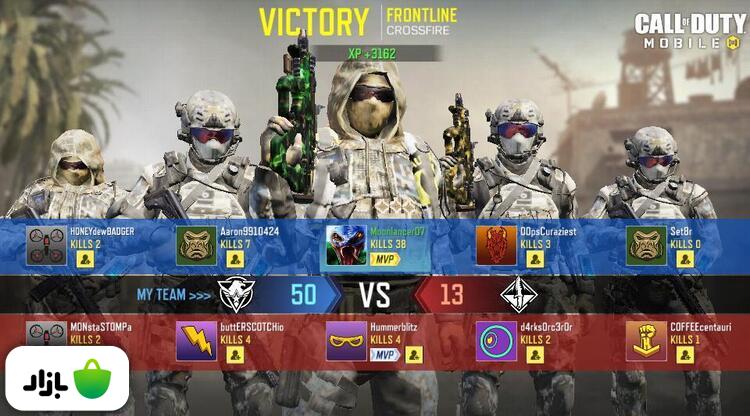Add Aaron9910424 as a friend
This screenshot has height=416, width=750.
234,259
